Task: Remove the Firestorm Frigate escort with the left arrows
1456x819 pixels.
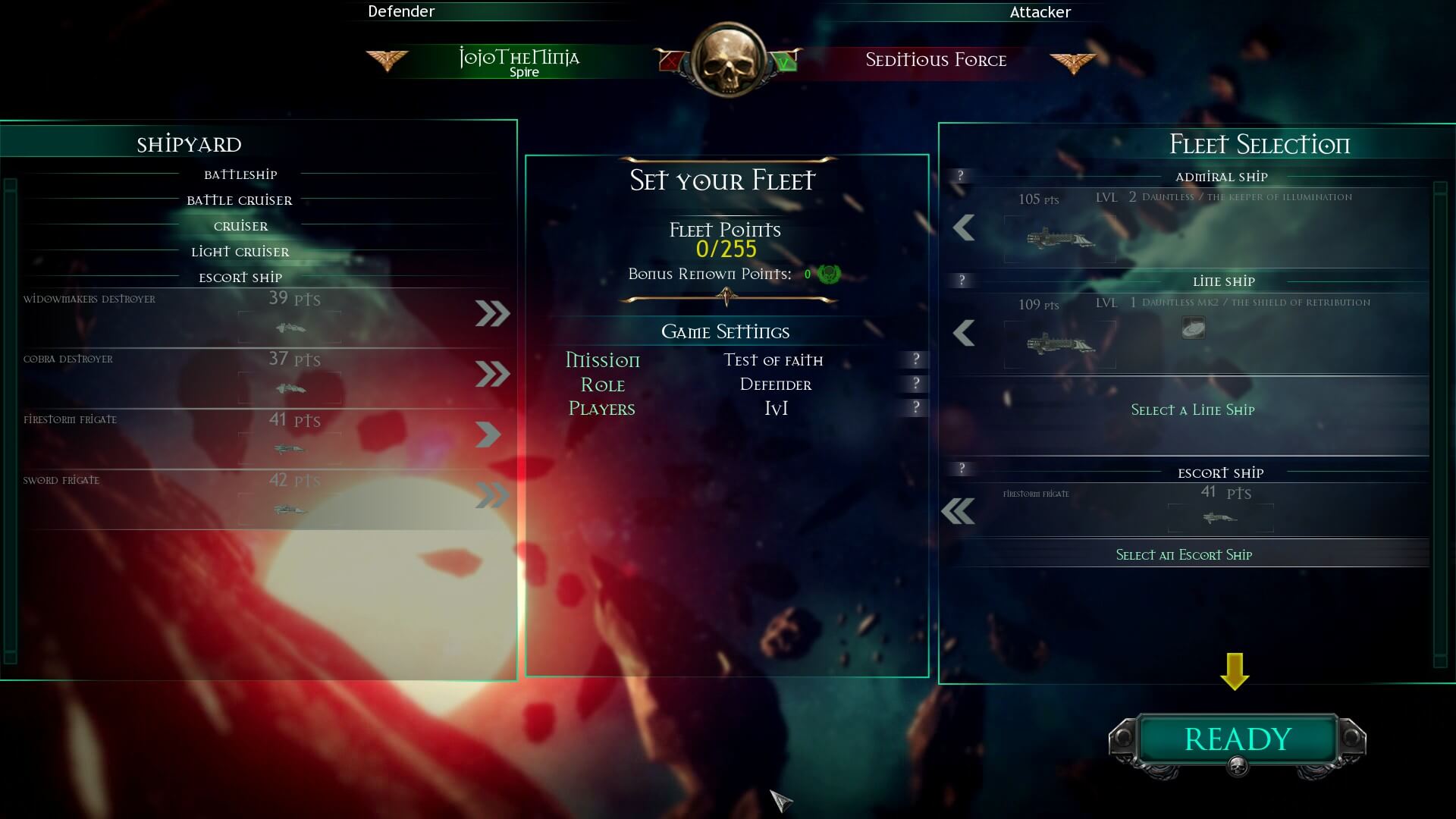Action: click(959, 510)
